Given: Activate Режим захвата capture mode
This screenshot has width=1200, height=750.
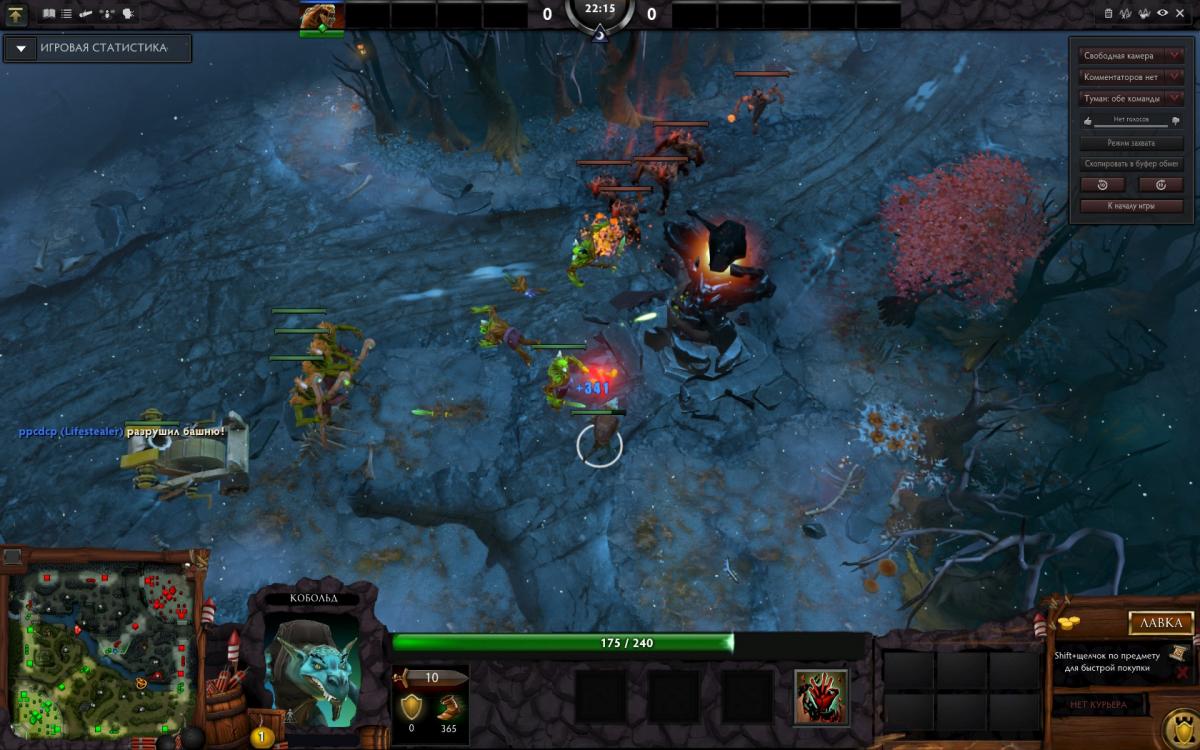Looking at the screenshot, I should [x=1131, y=143].
